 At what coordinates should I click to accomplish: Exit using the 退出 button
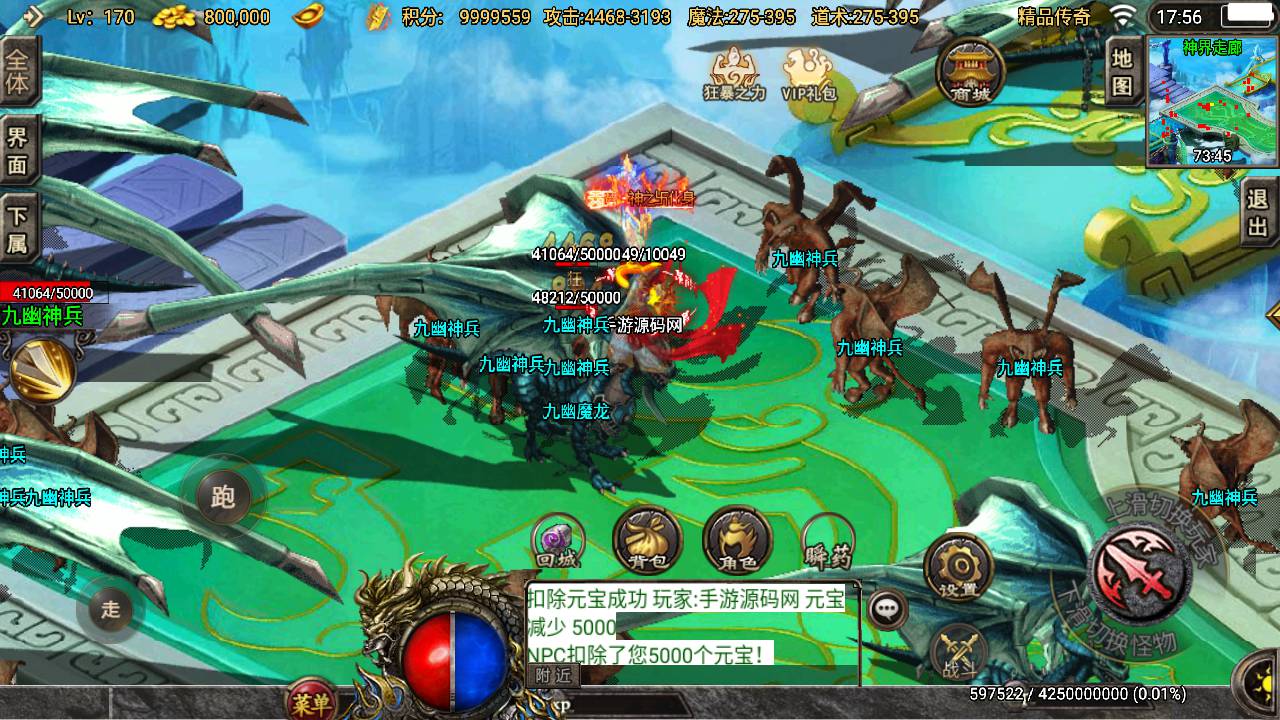coord(1259,213)
